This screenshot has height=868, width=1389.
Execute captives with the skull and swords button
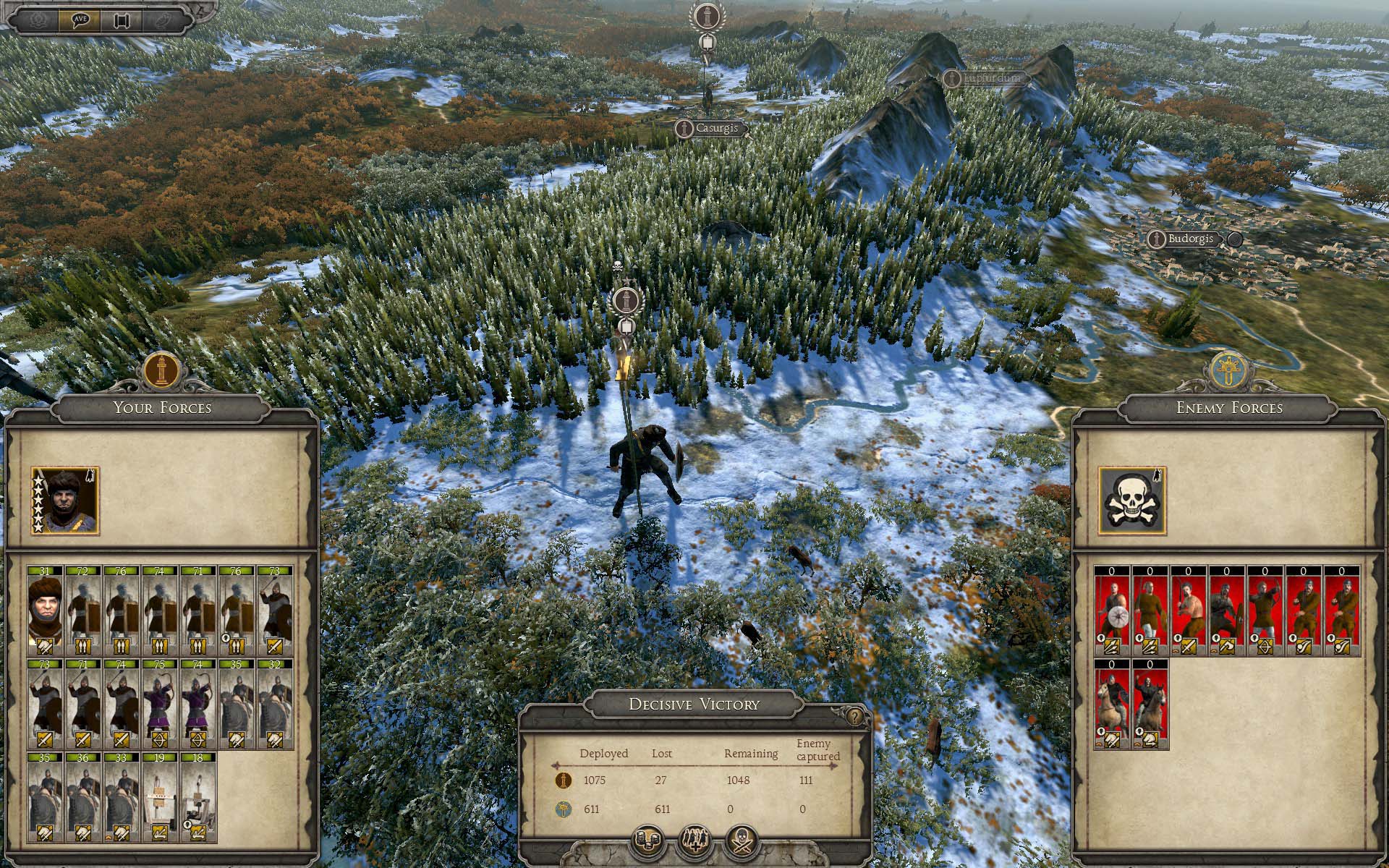742,841
